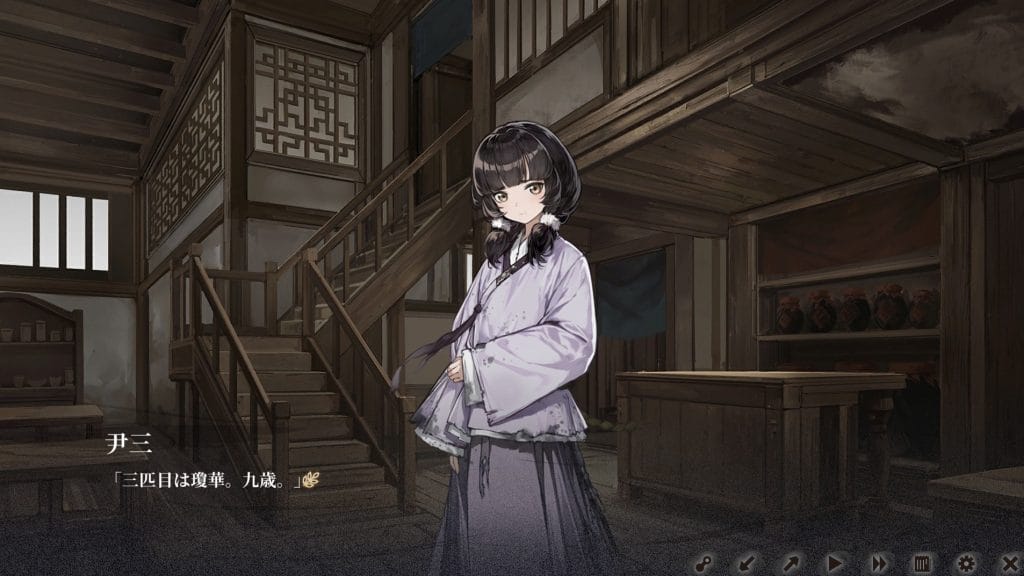Click the up-right arrow icon
Image resolution: width=1024 pixels, height=576 pixels.
tap(790, 562)
